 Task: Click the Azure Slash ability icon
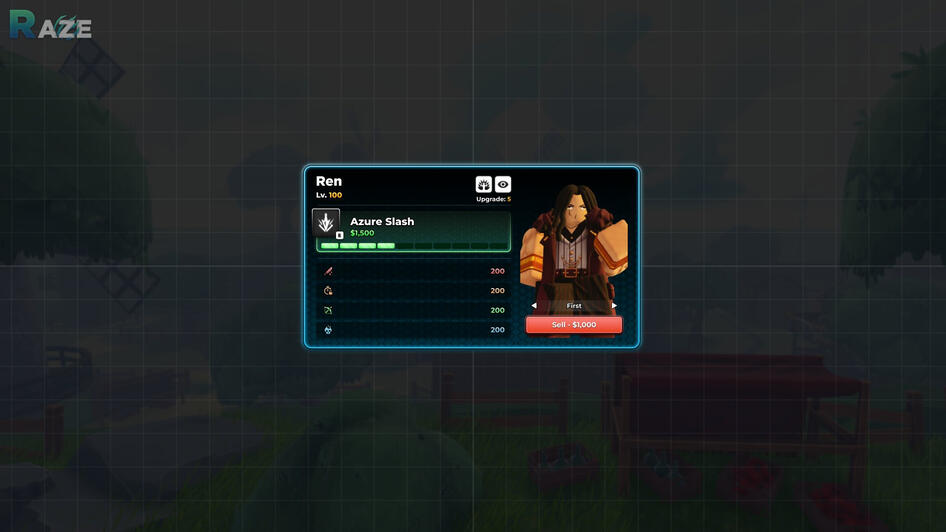[326, 223]
